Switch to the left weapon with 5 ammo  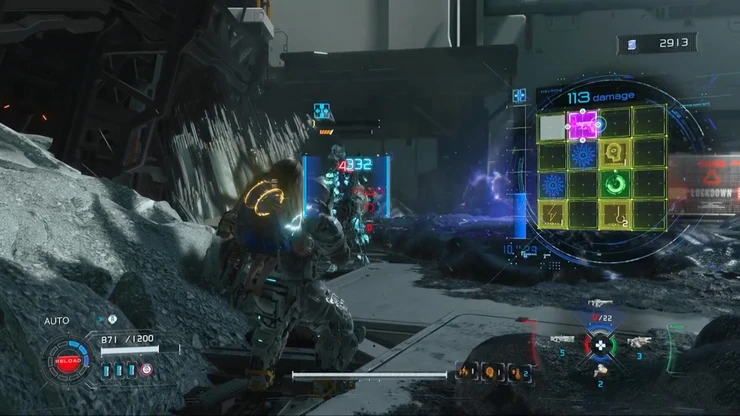point(561,341)
